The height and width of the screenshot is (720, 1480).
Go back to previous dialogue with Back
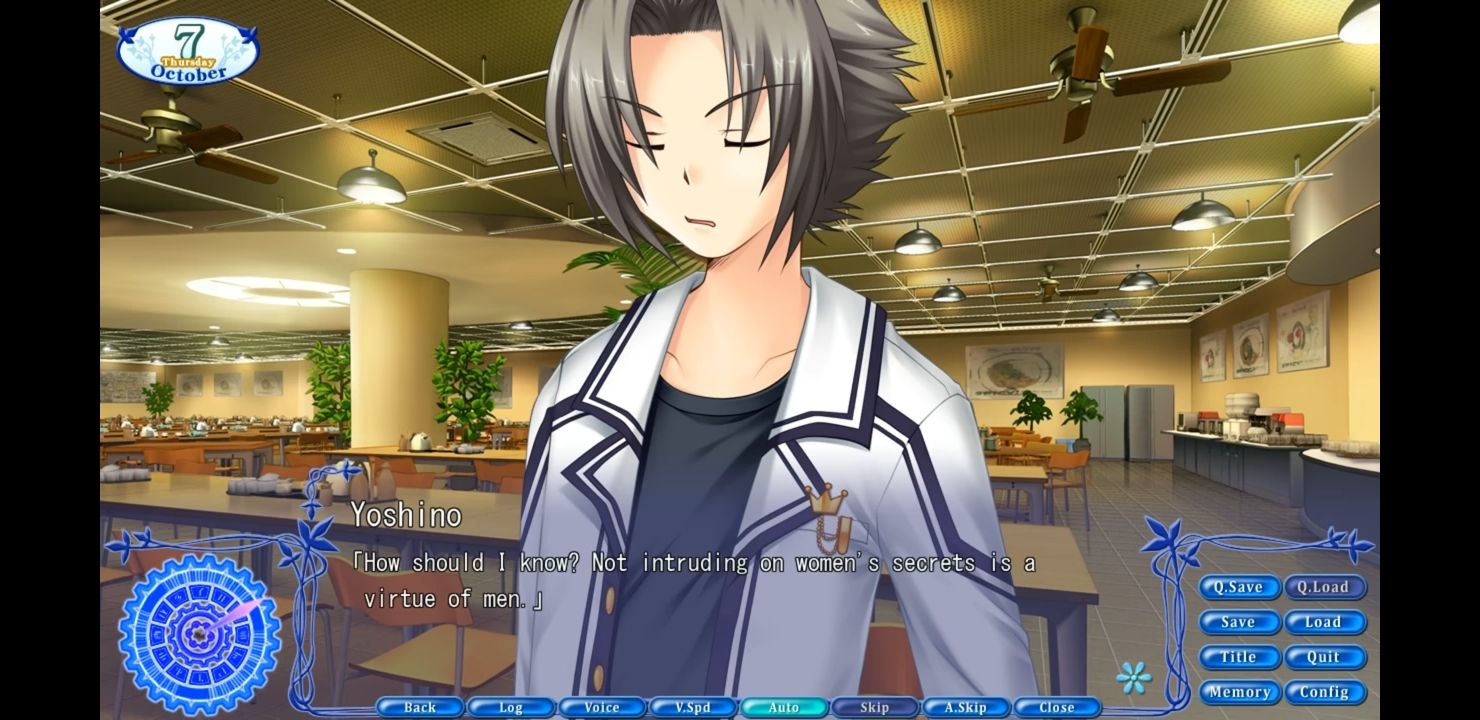coord(419,707)
